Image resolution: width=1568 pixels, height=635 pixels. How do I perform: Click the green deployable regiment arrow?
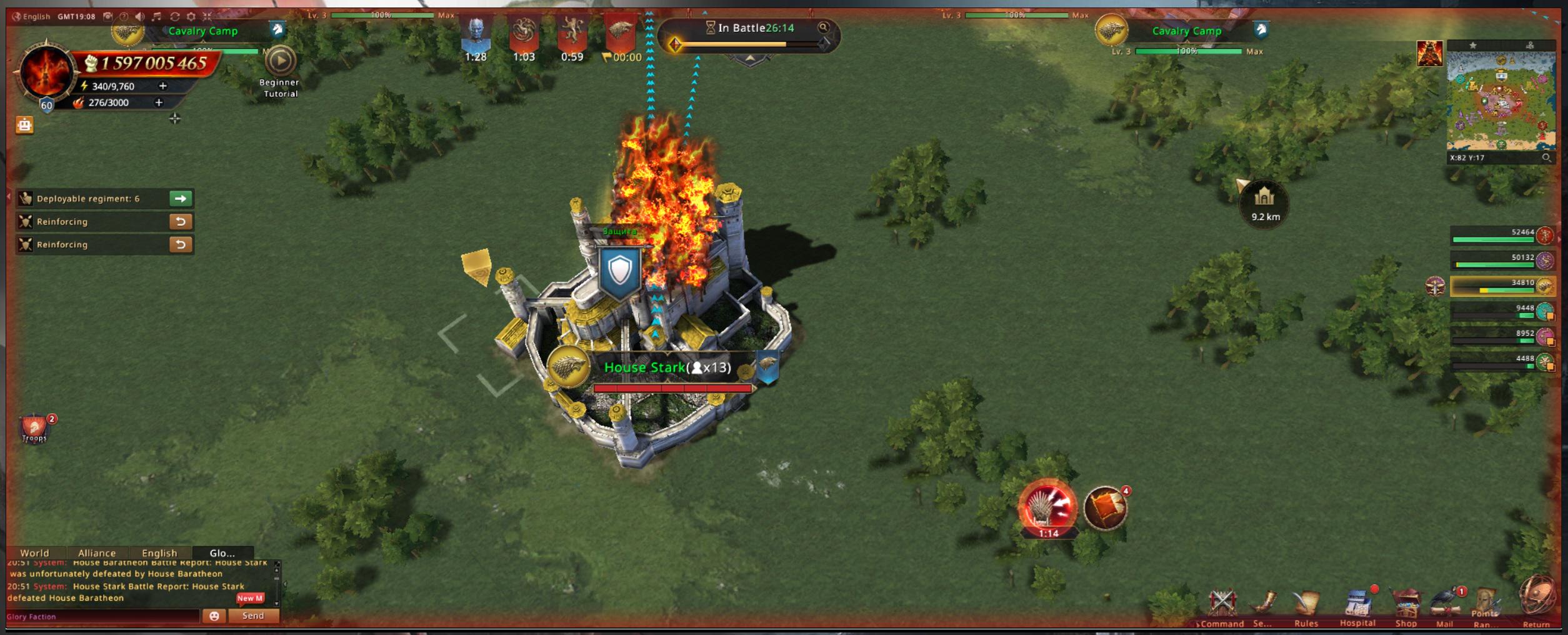coord(181,199)
